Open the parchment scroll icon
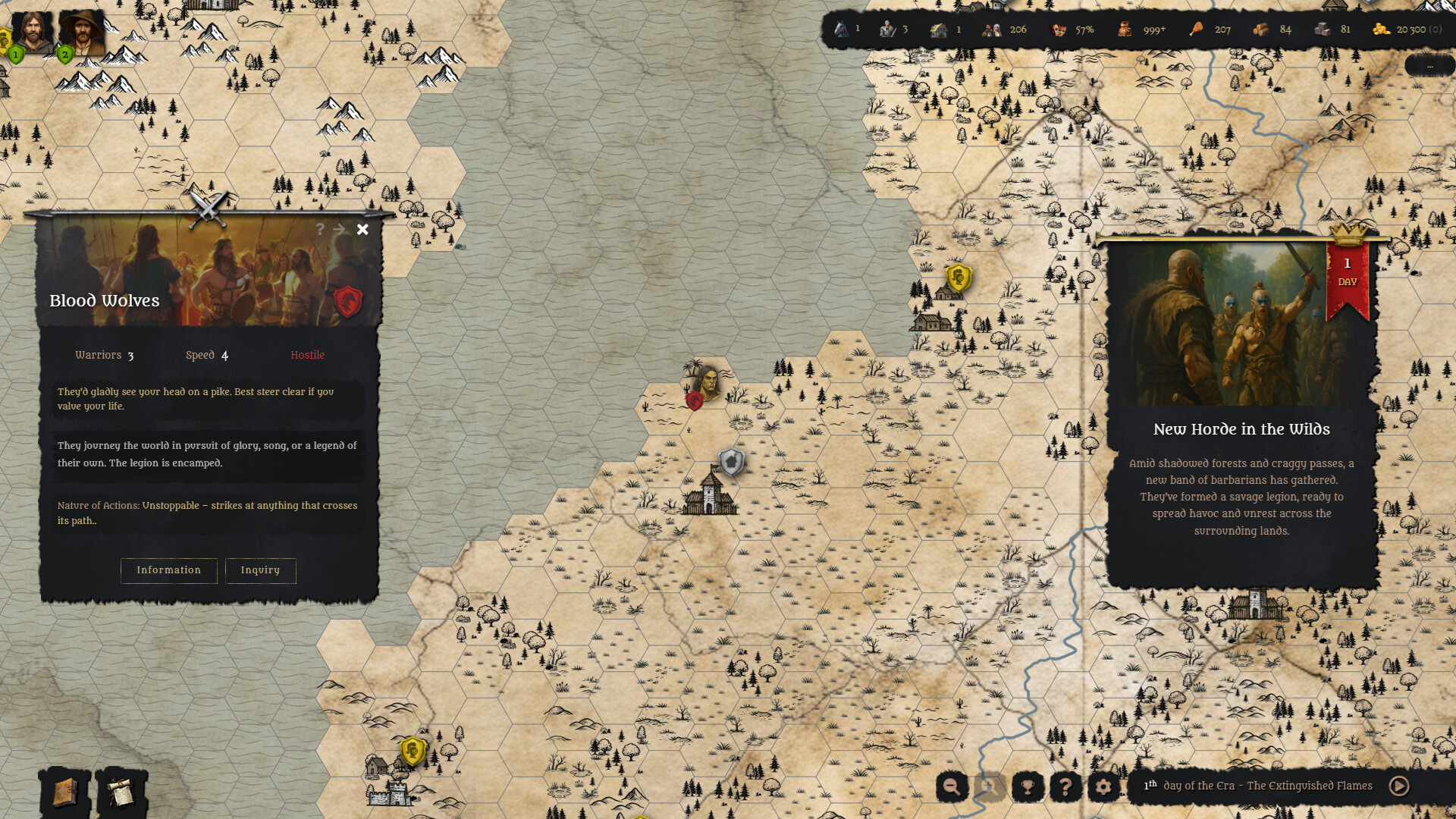 pyautogui.click(x=121, y=792)
